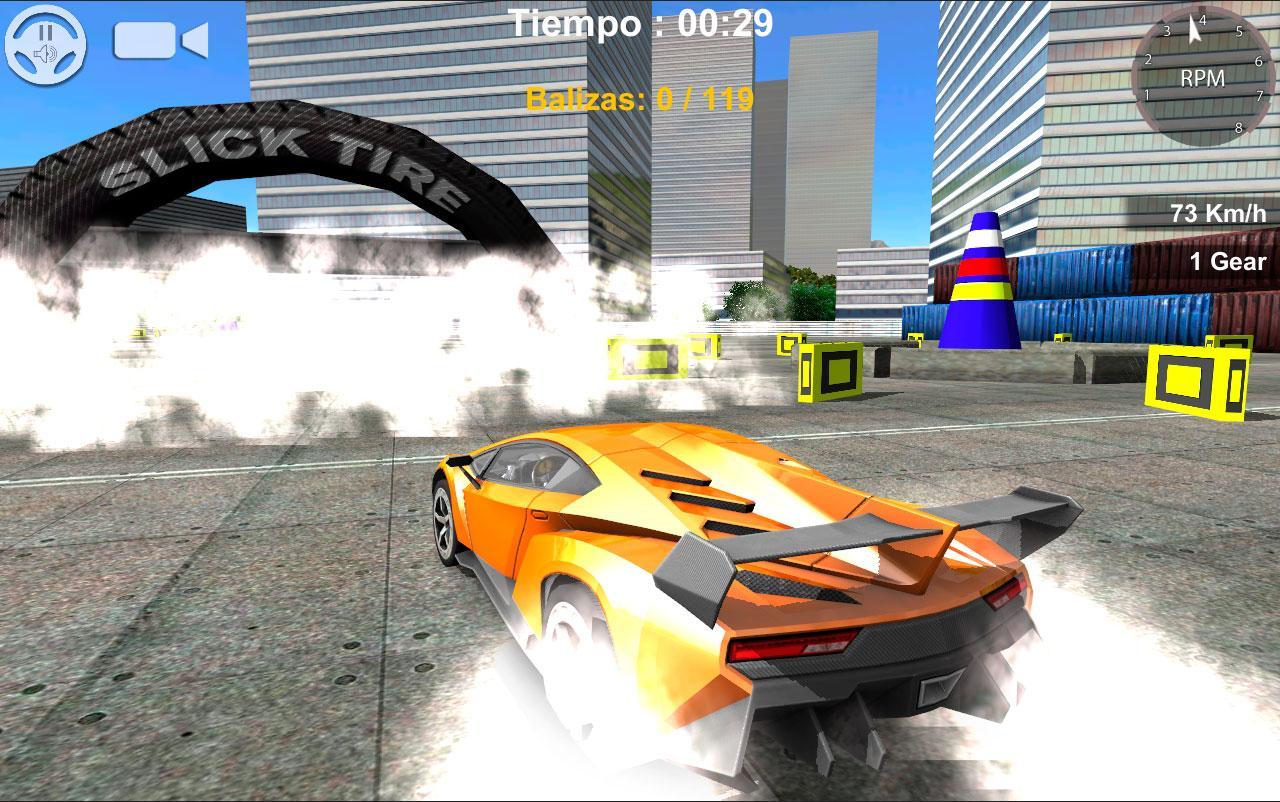
Task: Click the RPM label in the gauge
Action: (1204, 77)
